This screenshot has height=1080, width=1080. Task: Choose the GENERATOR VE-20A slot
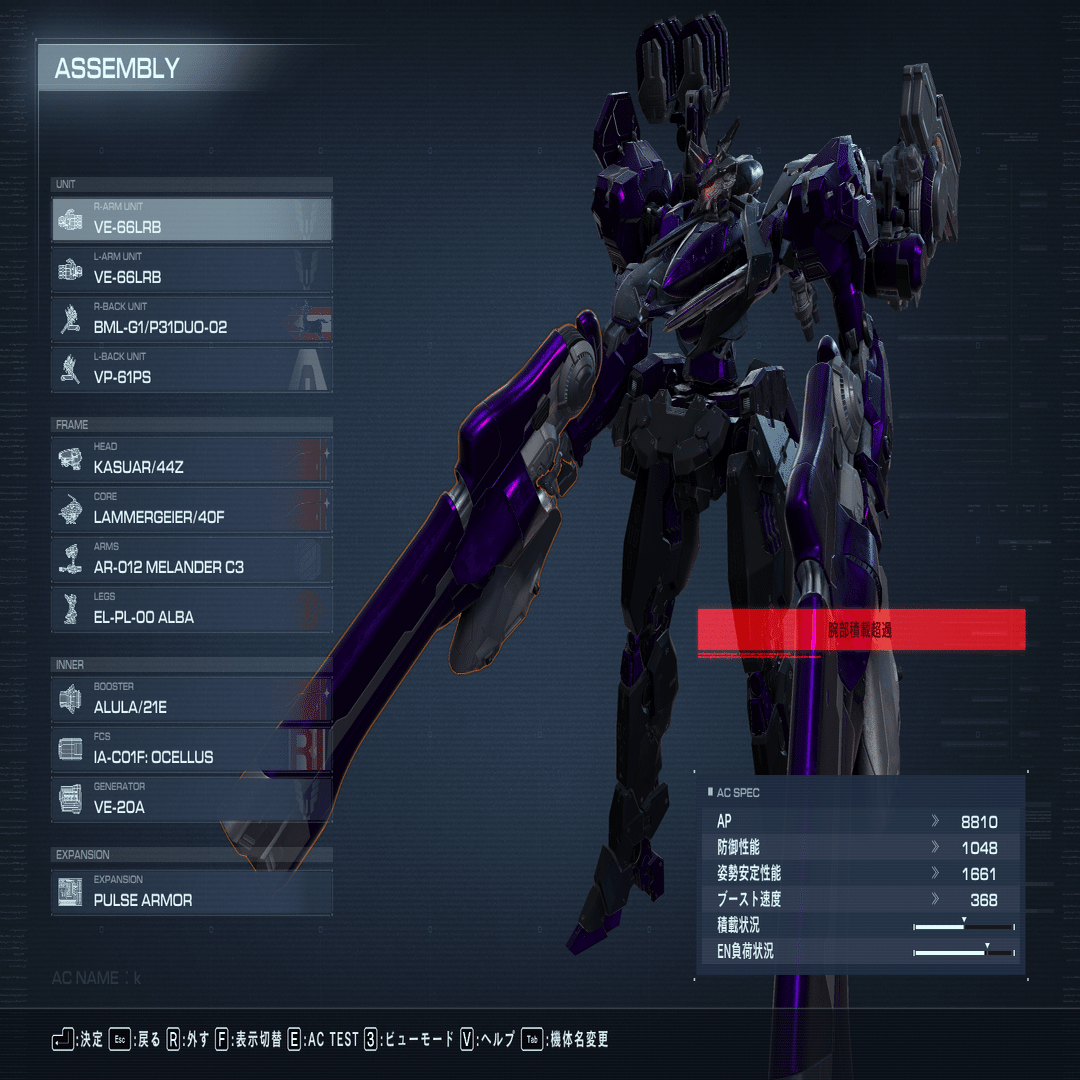(x=192, y=799)
